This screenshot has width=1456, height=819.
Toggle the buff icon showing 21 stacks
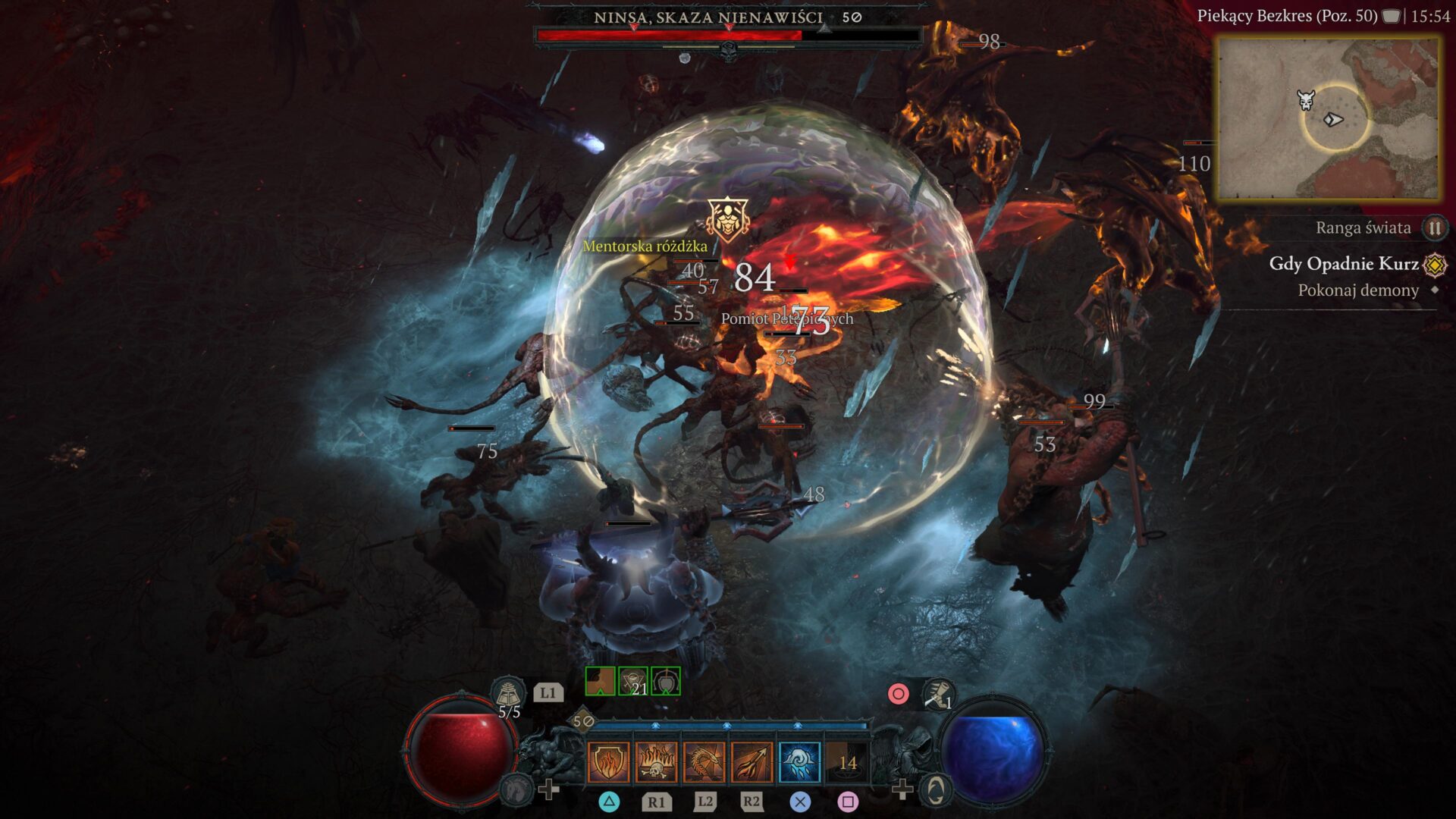633,681
